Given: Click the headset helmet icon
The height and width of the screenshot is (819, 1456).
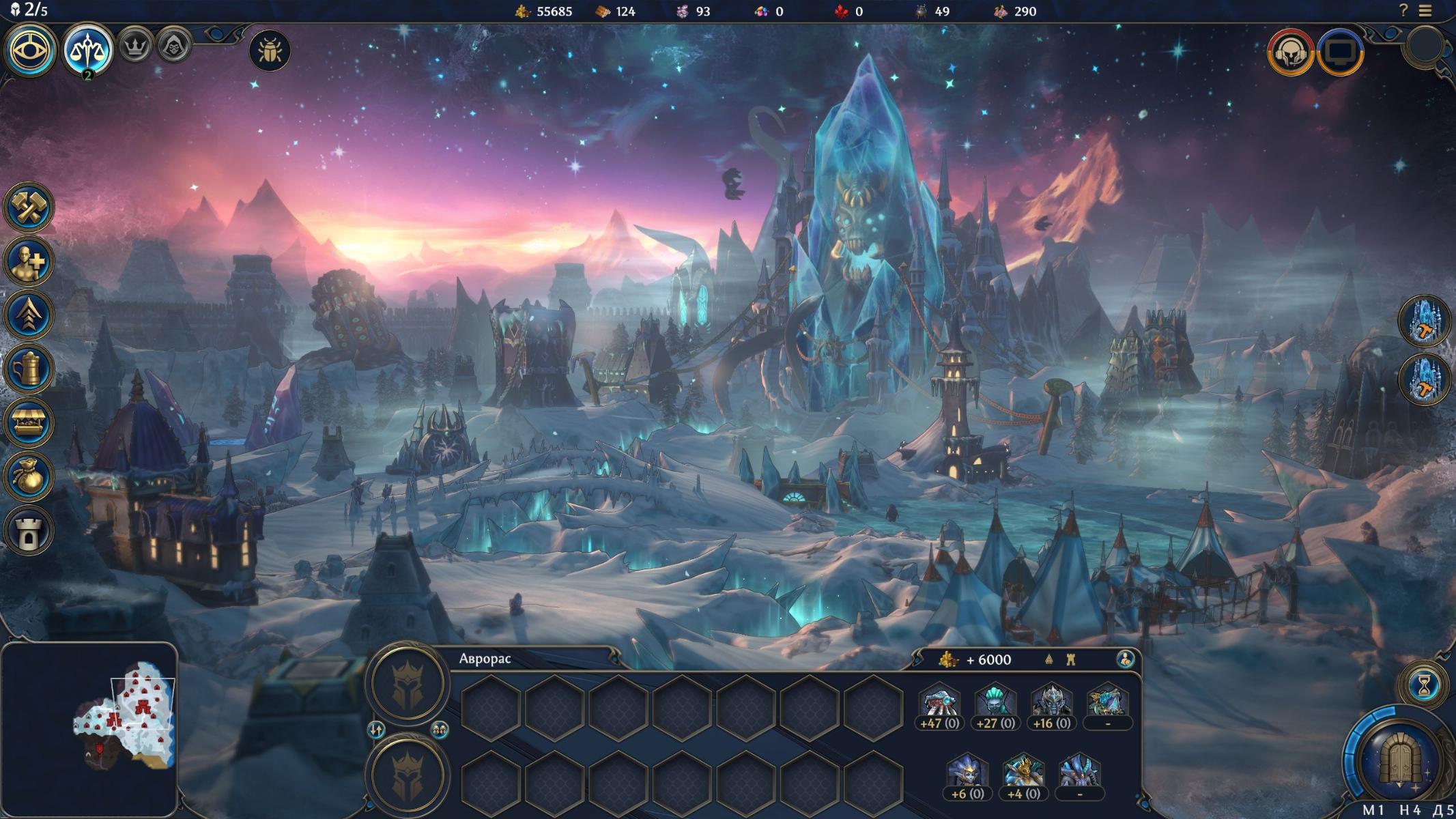Looking at the screenshot, I should (x=1290, y=52).
